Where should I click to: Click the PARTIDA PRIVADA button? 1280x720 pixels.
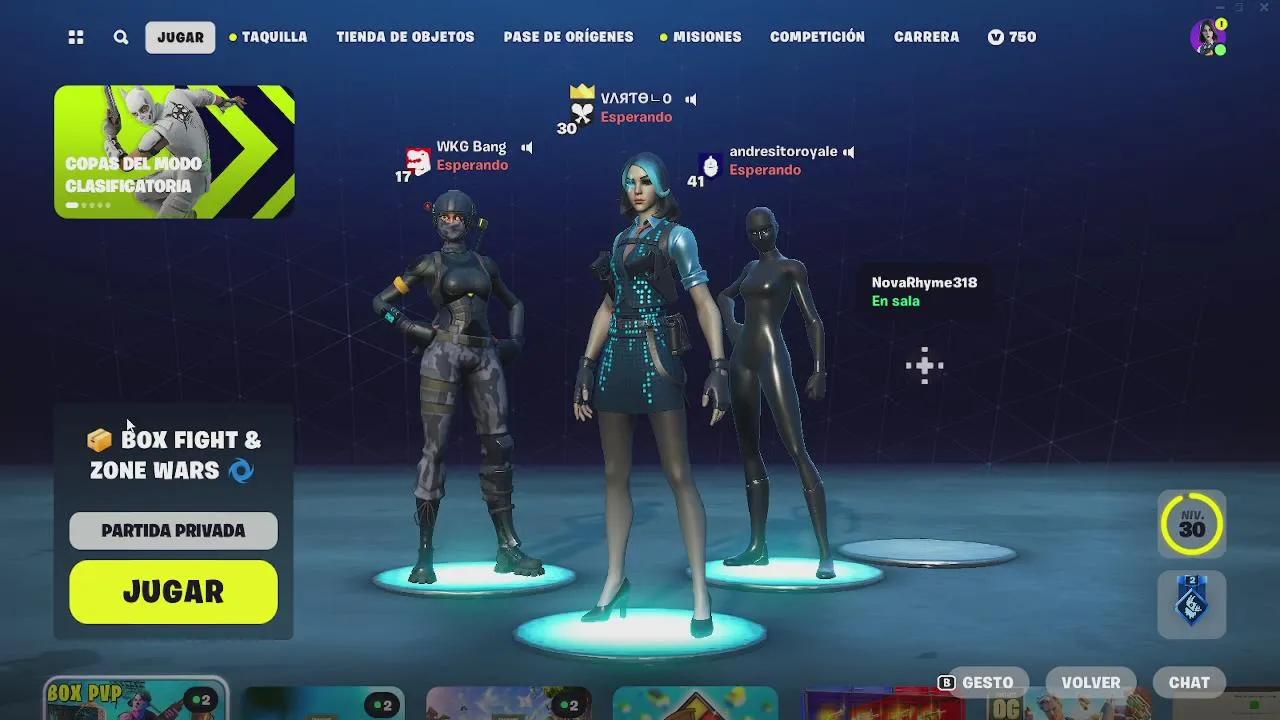(172, 531)
